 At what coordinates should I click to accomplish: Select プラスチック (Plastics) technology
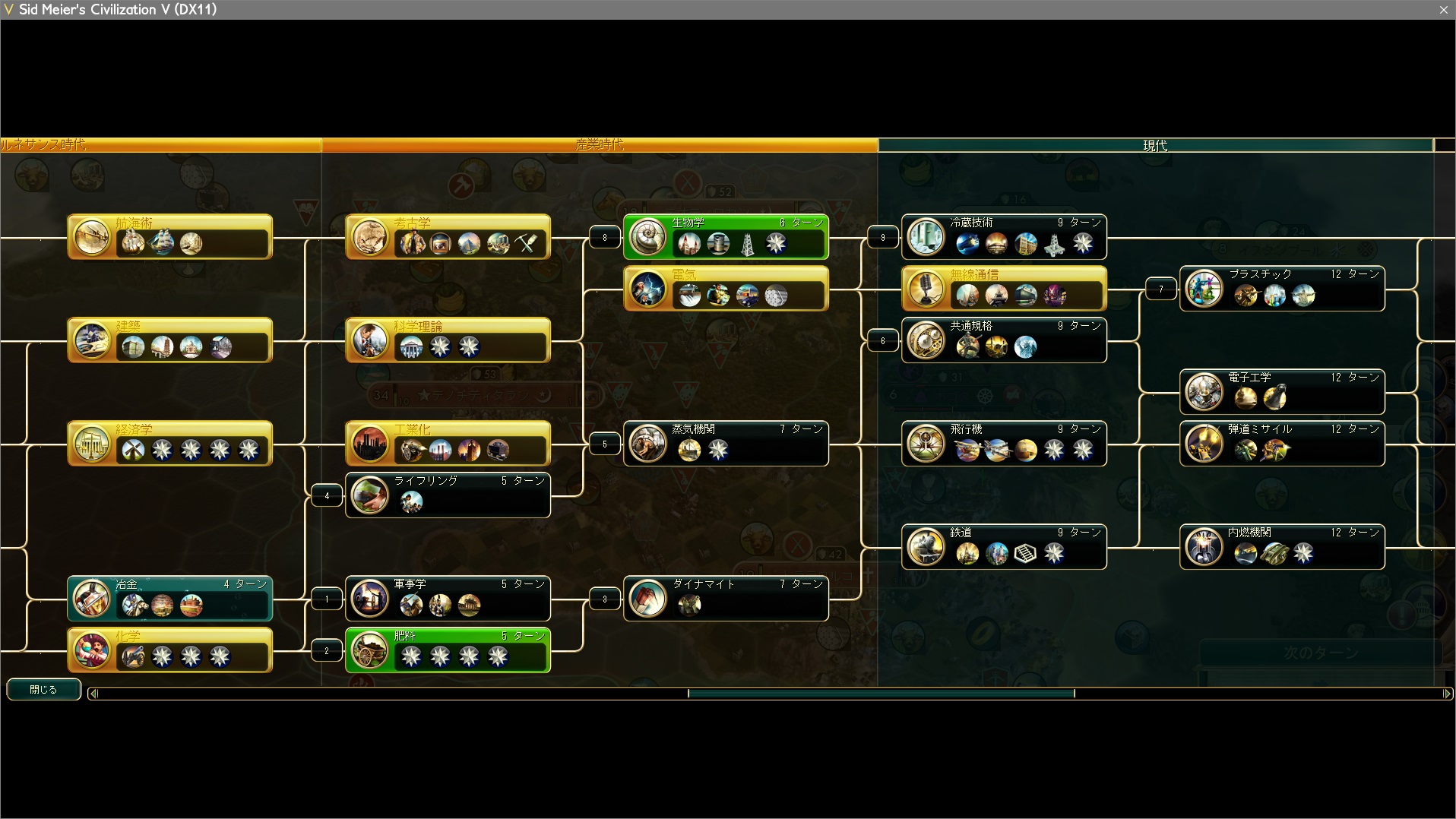click(x=1282, y=289)
